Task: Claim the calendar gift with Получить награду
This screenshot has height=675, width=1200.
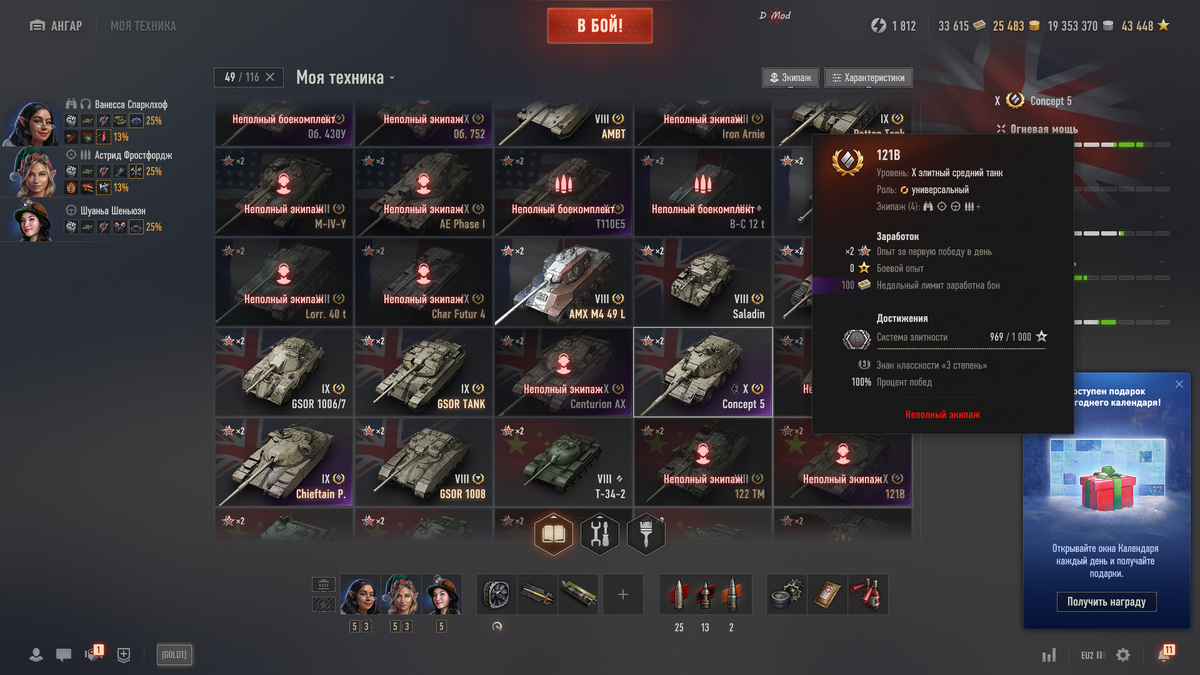Action: [1106, 601]
